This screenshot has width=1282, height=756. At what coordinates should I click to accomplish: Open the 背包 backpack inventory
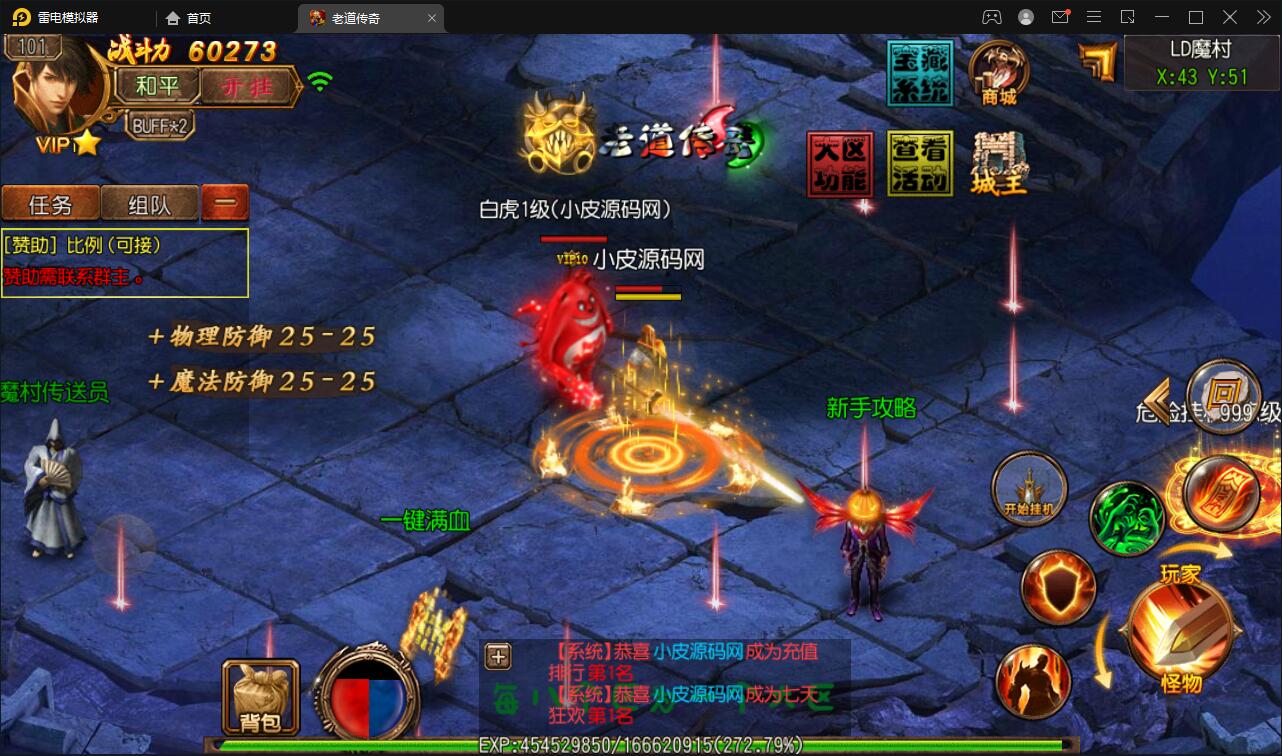[x=260, y=696]
